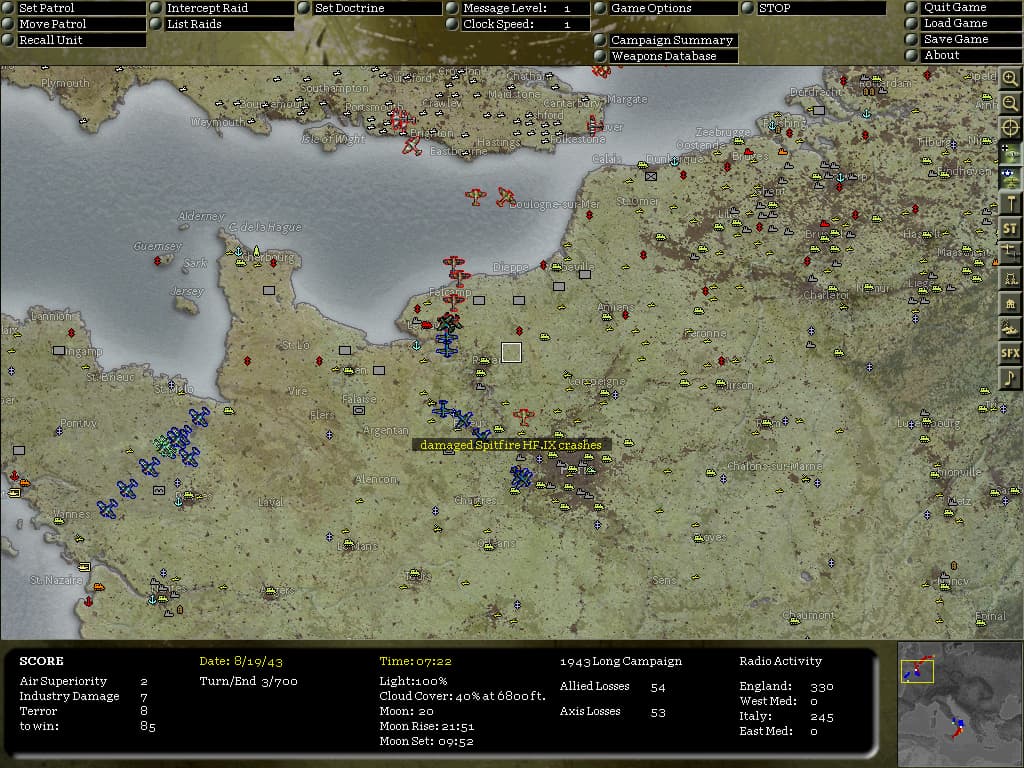Adjust the Clock Speed setting
Viewport: 1024px width, 768px height.
click(524, 24)
